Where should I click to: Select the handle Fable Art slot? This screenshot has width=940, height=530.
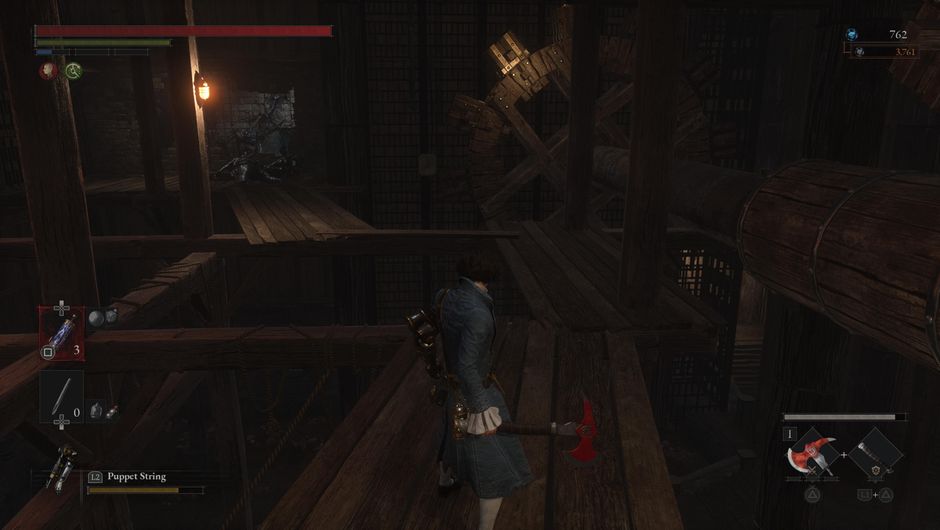(876, 455)
